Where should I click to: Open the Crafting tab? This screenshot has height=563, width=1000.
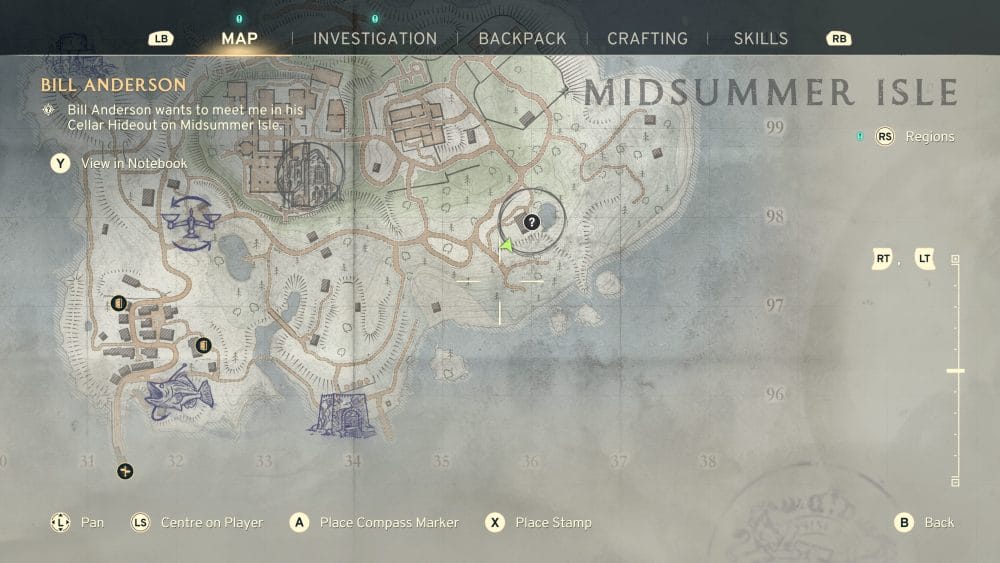[647, 39]
